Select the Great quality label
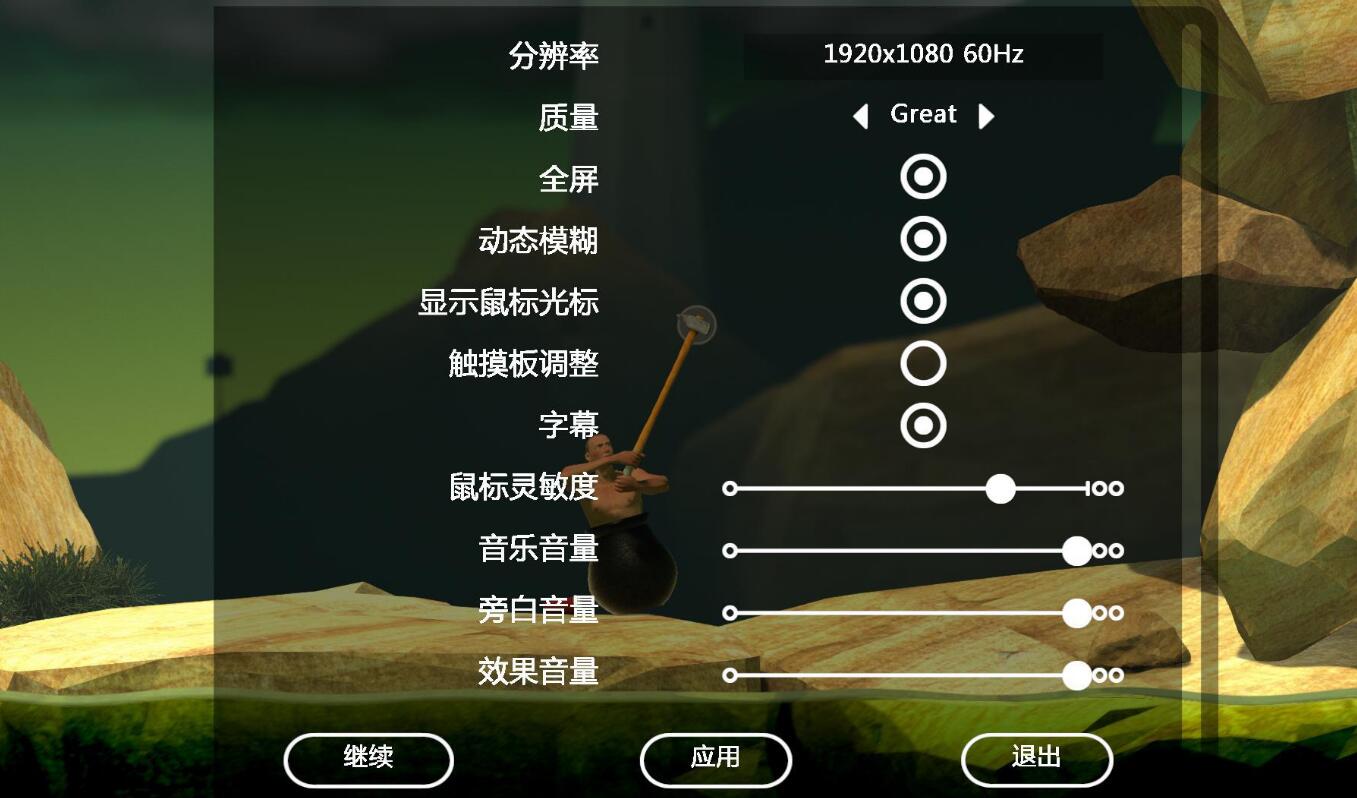1357x798 pixels. tap(922, 114)
